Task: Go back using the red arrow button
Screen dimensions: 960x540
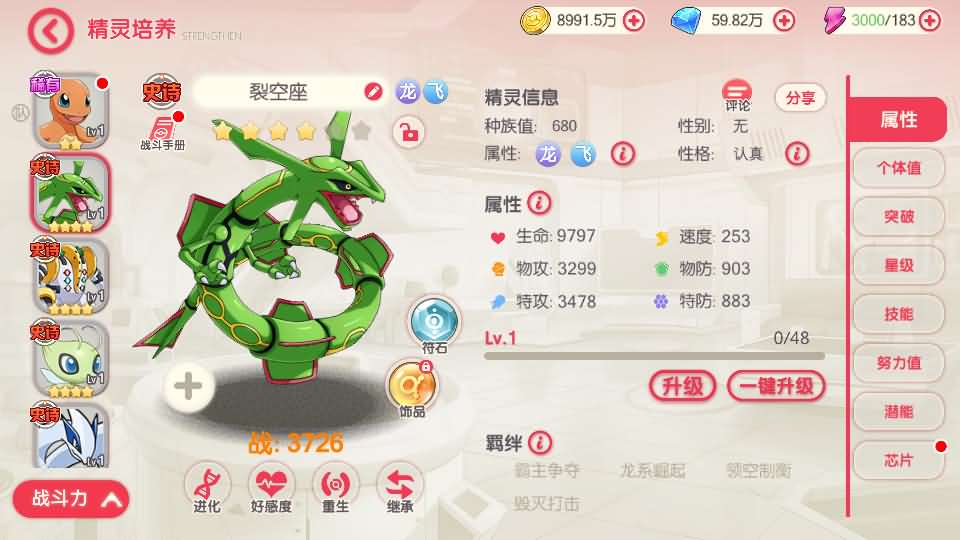Action: pos(51,31)
